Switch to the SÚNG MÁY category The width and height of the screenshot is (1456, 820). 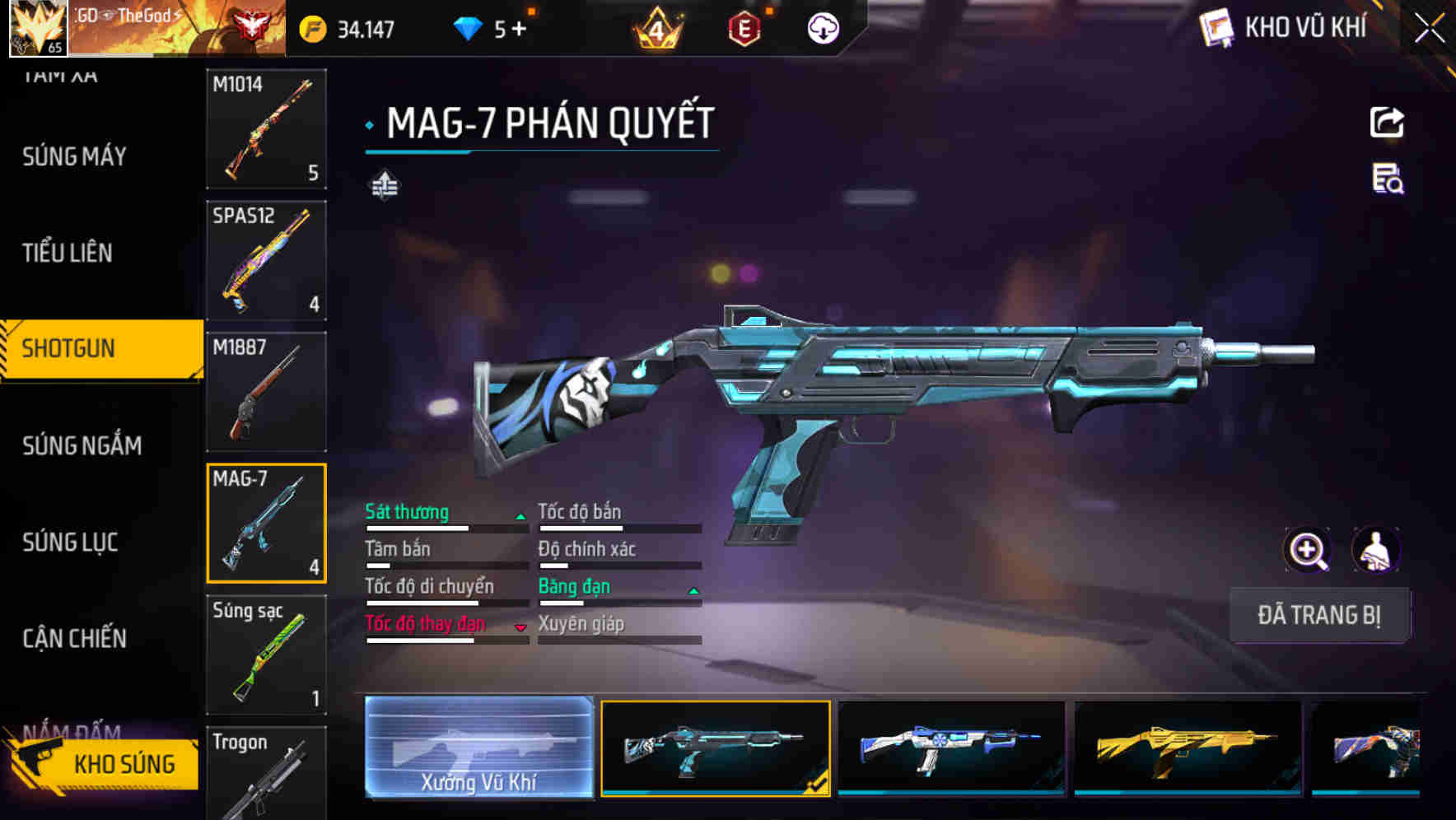click(74, 156)
